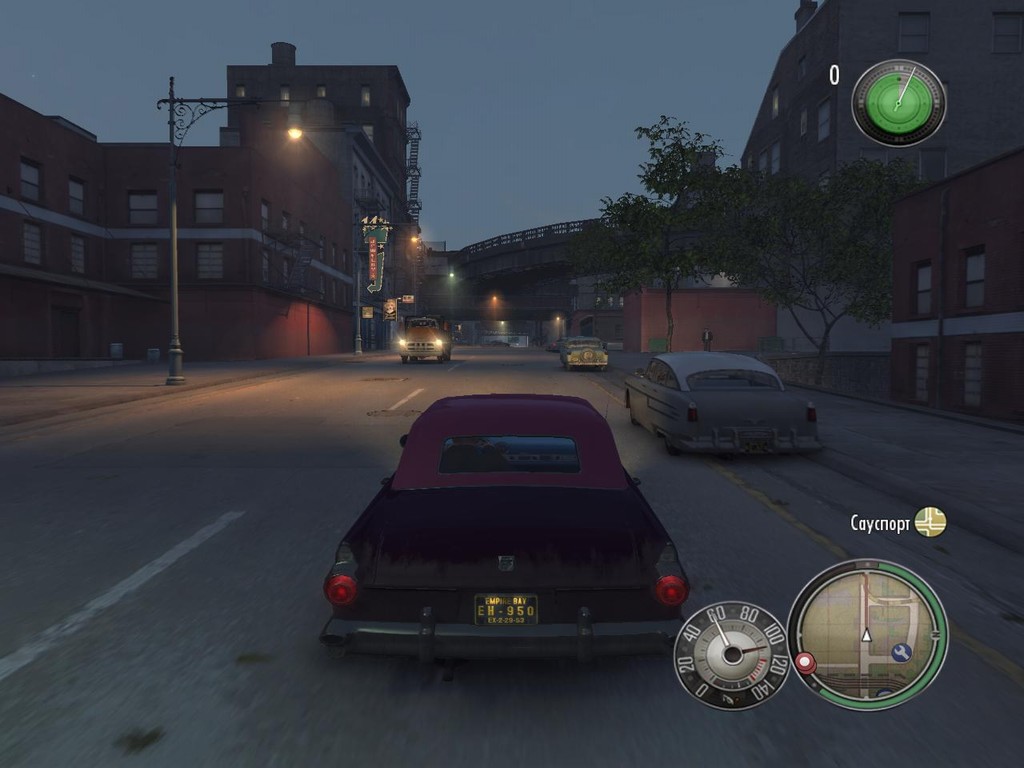Click the green round gauge with needle
The width and height of the screenshot is (1024, 768).
coord(898,103)
